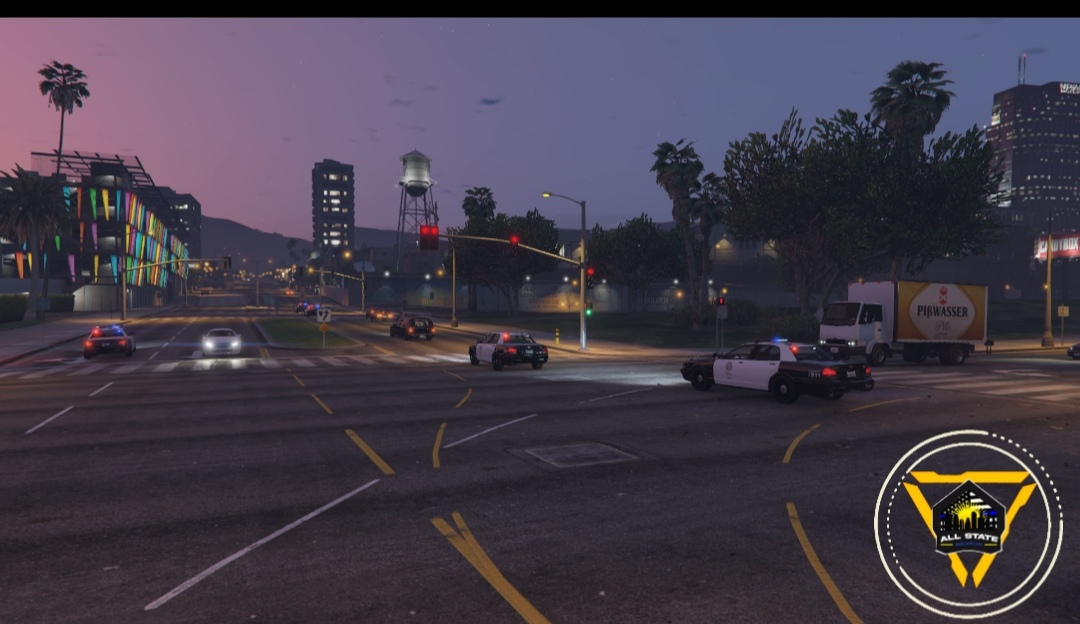Click the All State logo watermark
This screenshot has height=624, width=1080.
click(967, 523)
